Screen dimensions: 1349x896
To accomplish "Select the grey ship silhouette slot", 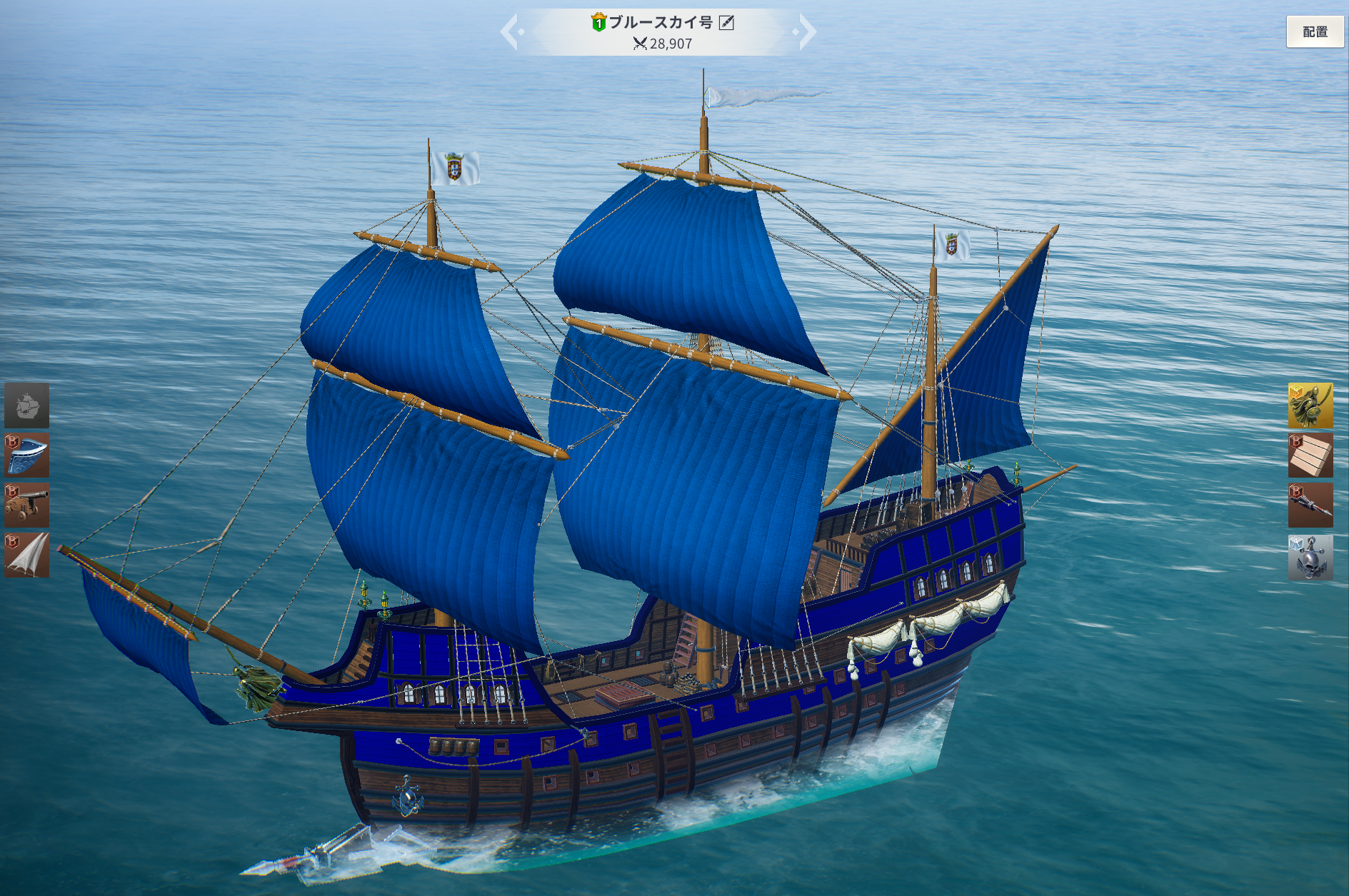I will click(27, 405).
